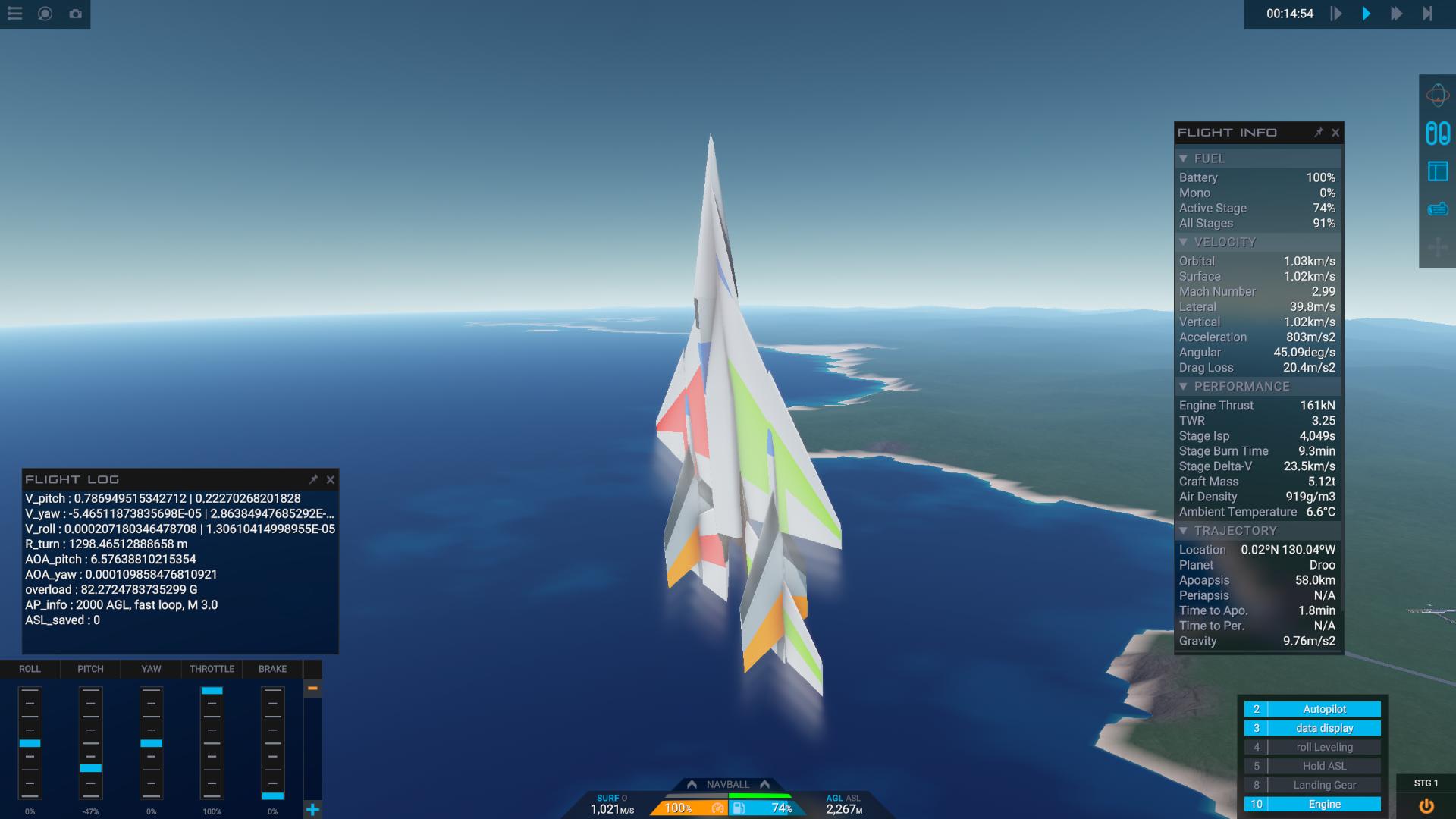Viewport: 1456px width, 819px height.
Task: Close the Flight Log panel
Action: pyautogui.click(x=331, y=479)
